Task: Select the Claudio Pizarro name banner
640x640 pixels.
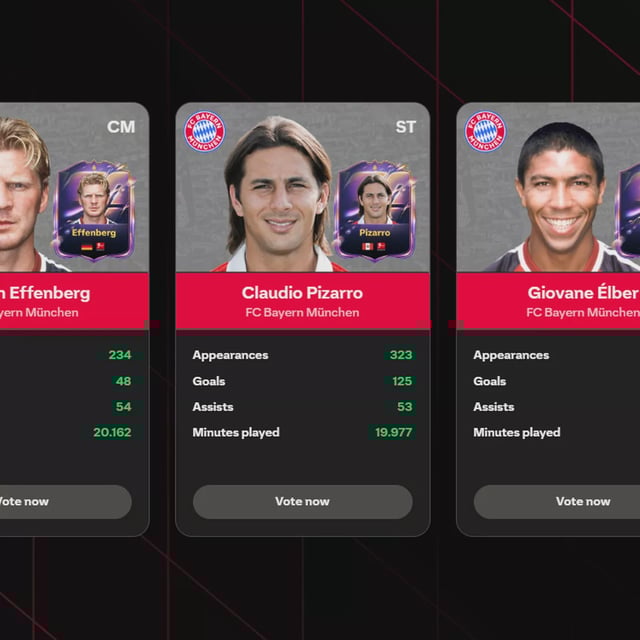Action: [x=302, y=301]
